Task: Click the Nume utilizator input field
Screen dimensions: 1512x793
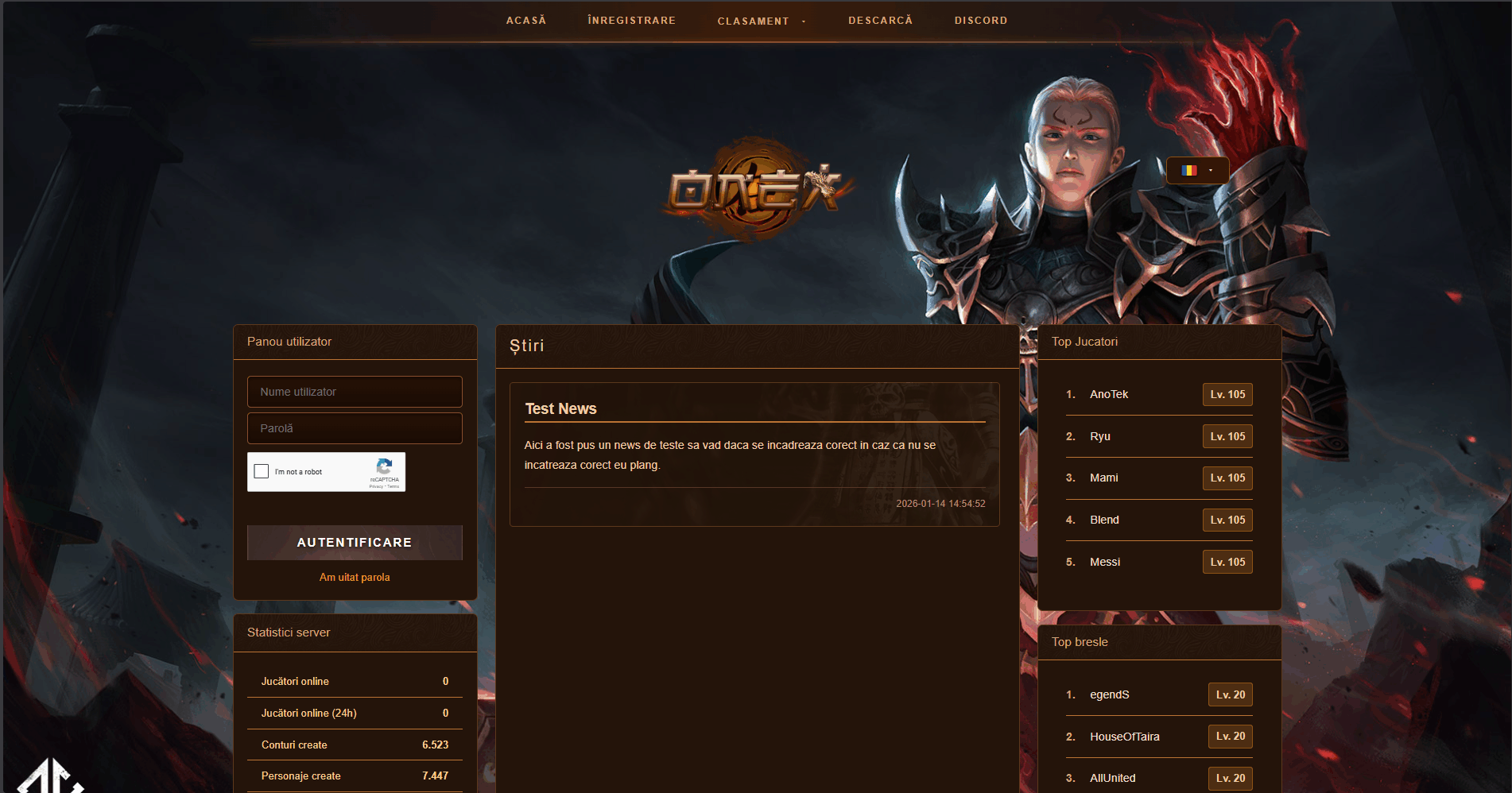Action: (x=355, y=391)
